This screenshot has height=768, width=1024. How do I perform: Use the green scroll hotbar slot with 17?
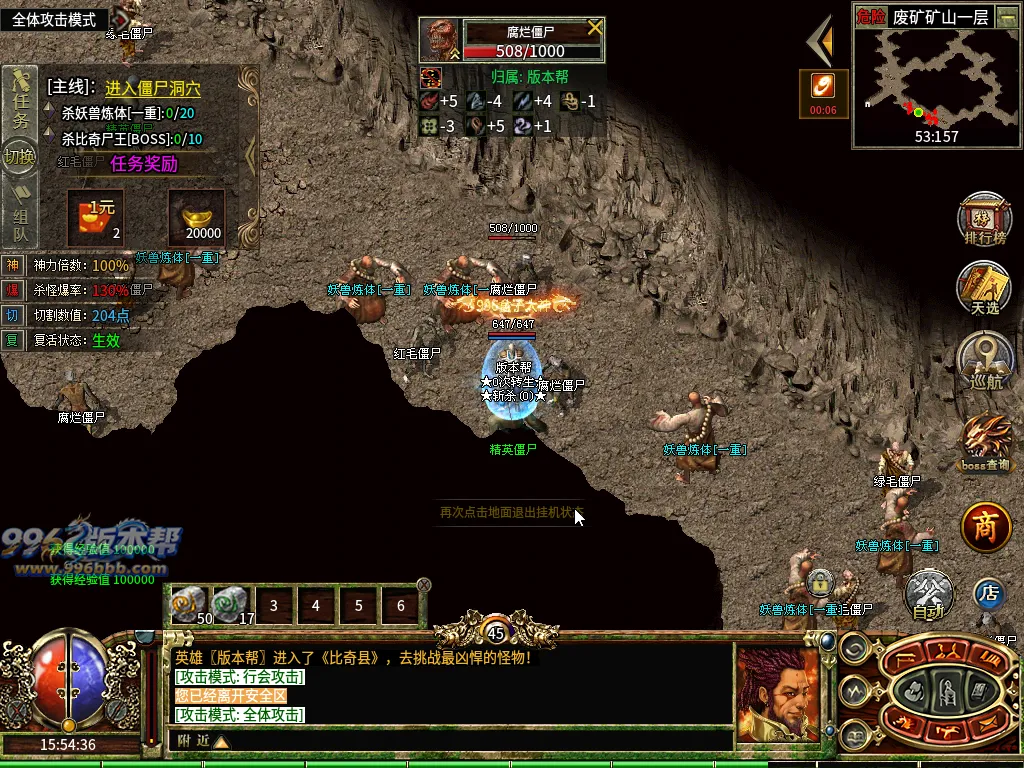[231, 605]
